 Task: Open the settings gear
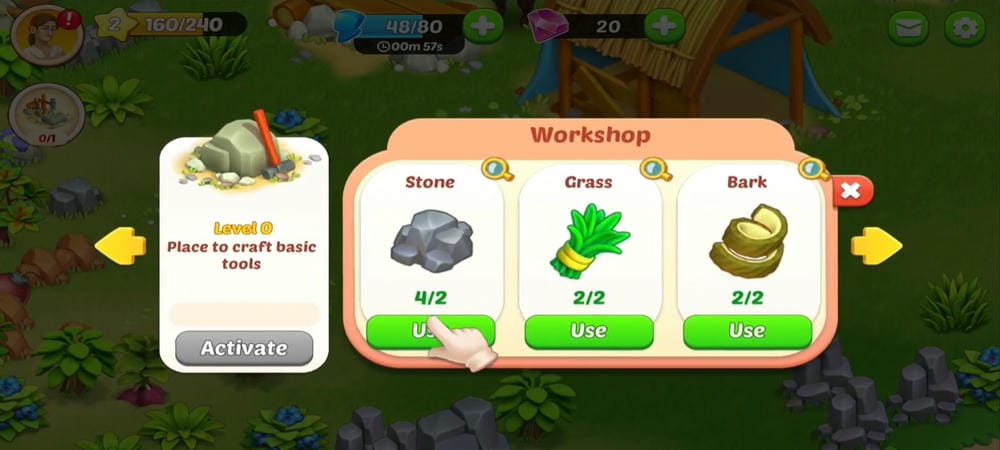(x=965, y=28)
